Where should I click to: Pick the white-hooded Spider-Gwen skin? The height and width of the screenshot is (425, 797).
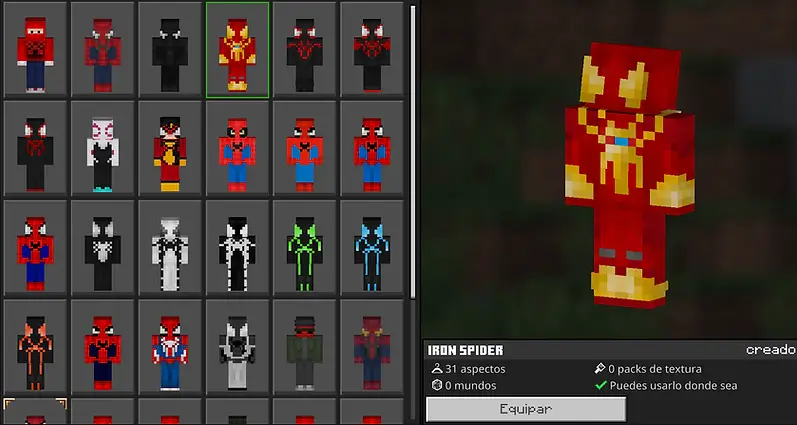click(x=102, y=148)
